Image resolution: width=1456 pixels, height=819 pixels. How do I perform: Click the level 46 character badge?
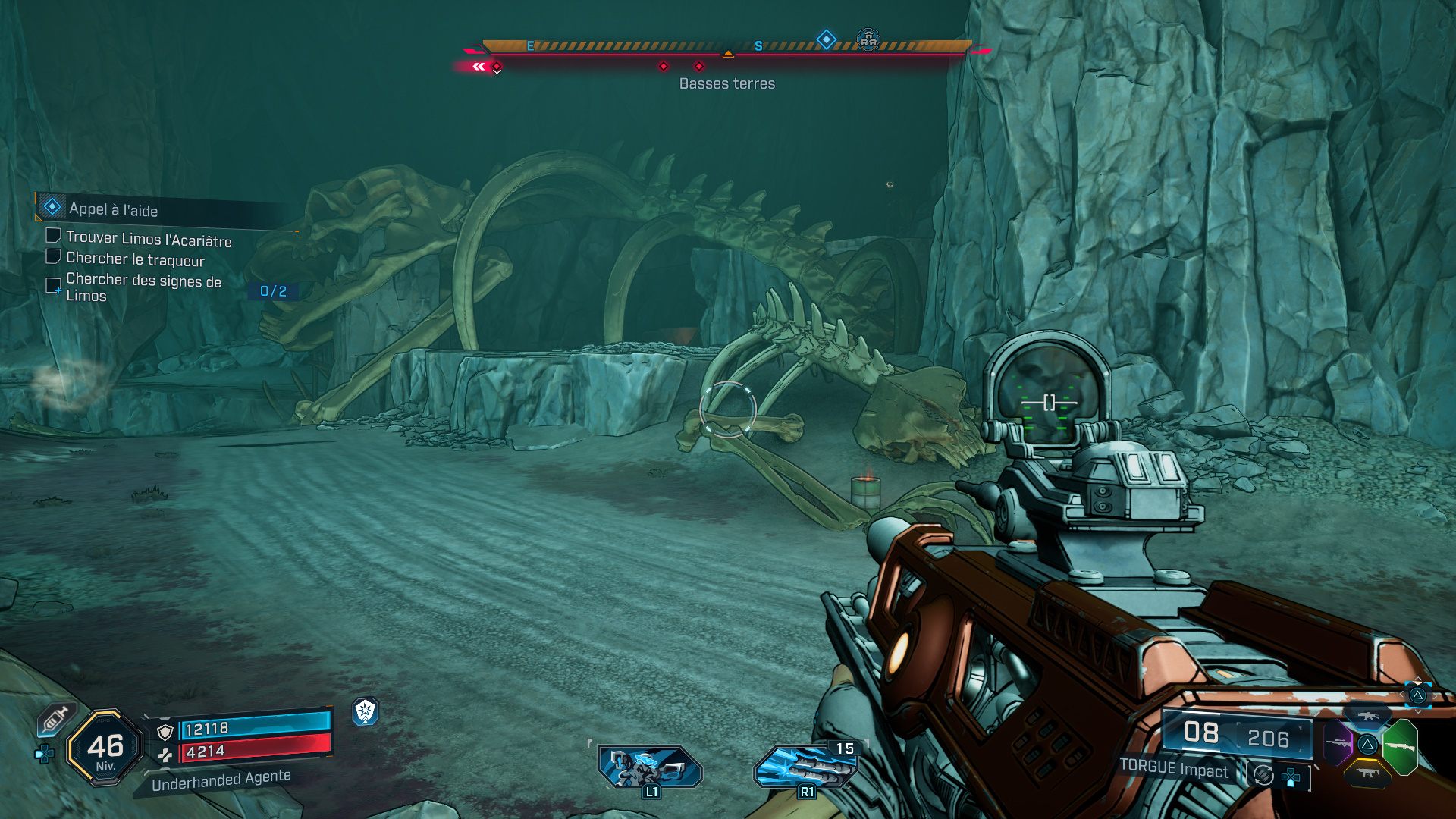click(105, 748)
